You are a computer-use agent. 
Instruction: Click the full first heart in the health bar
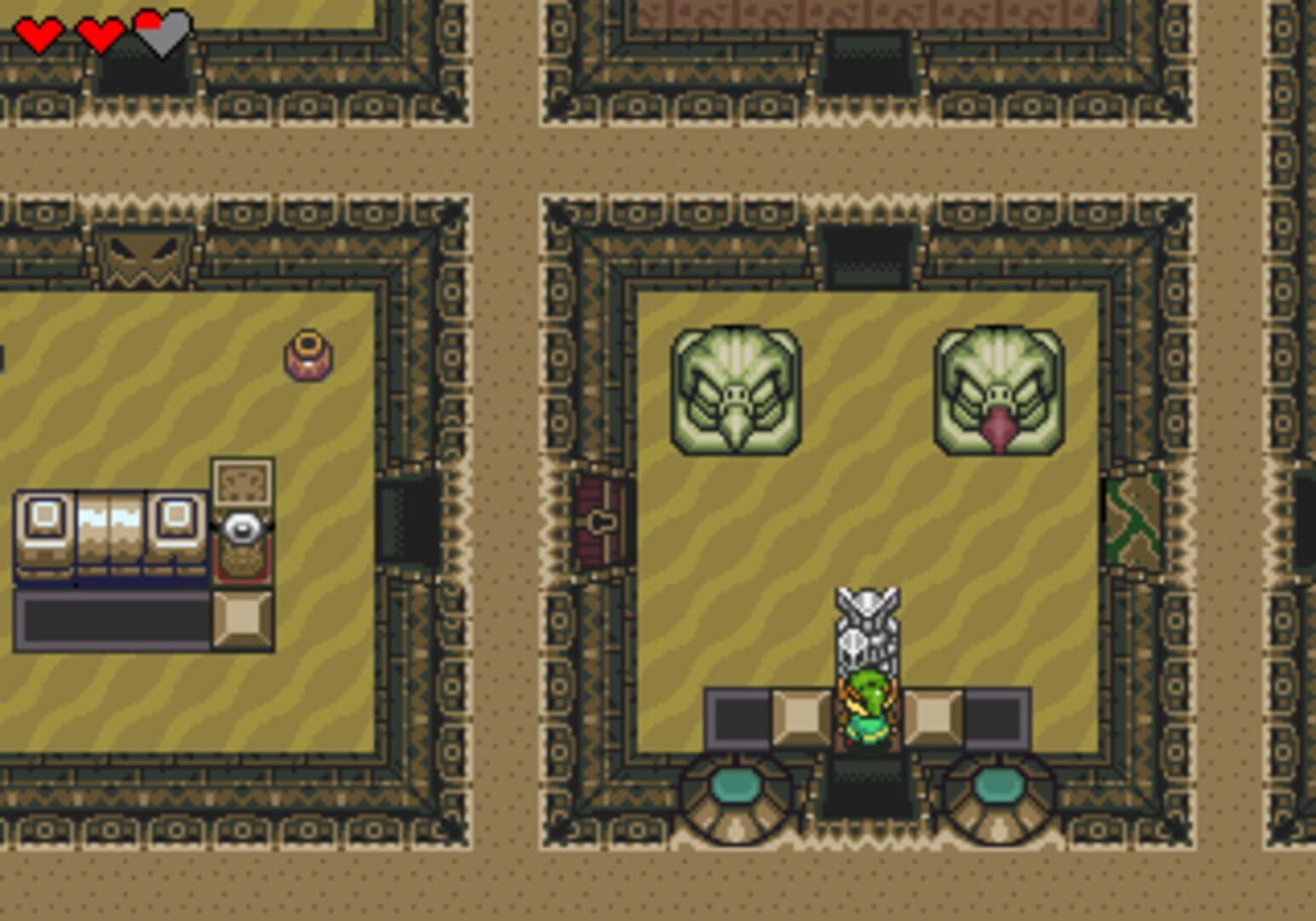(x=39, y=36)
